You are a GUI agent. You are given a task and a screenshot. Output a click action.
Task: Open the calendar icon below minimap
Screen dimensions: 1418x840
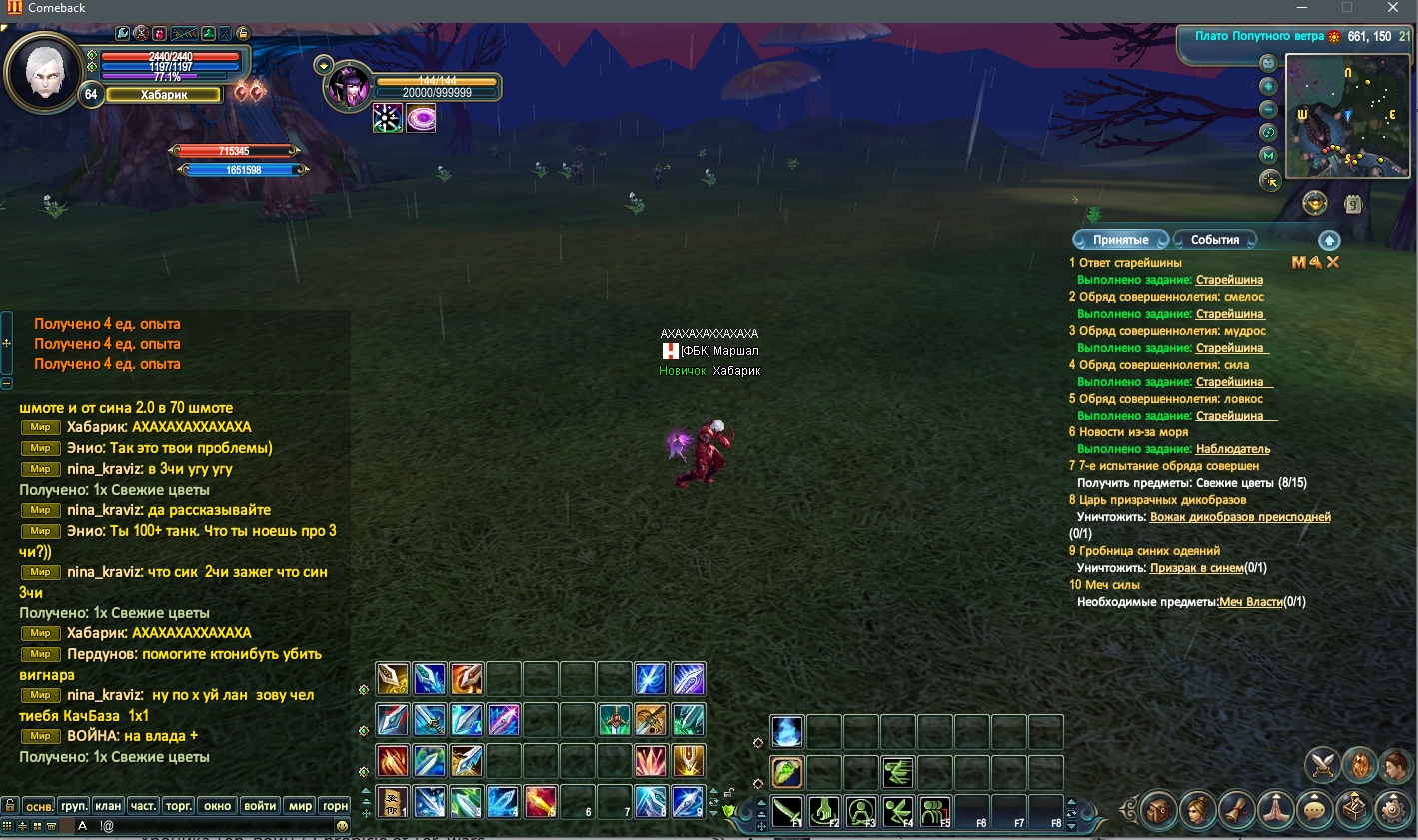point(1353,205)
